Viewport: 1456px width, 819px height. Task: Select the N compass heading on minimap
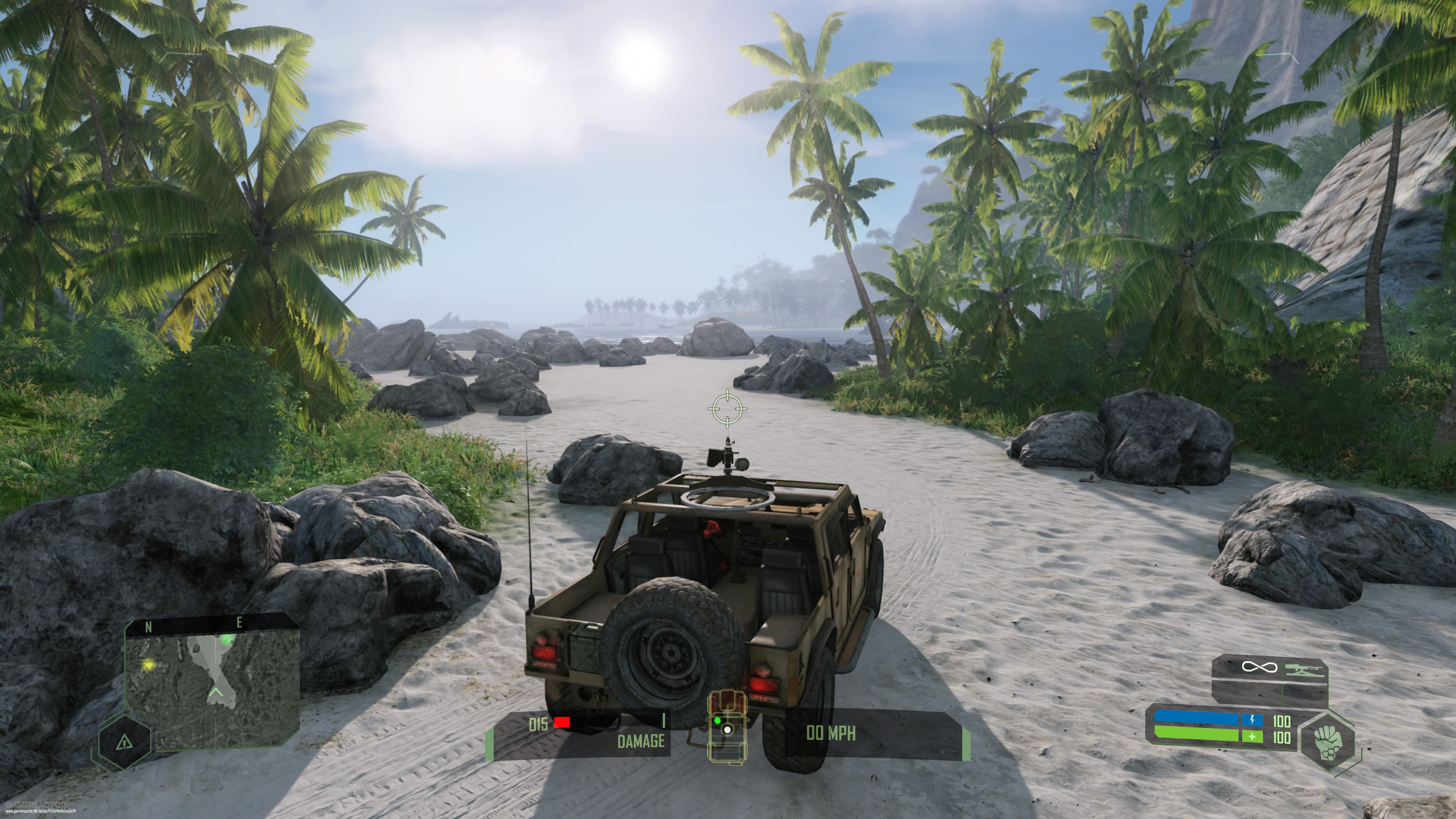pyautogui.click(x=149, y=626)
